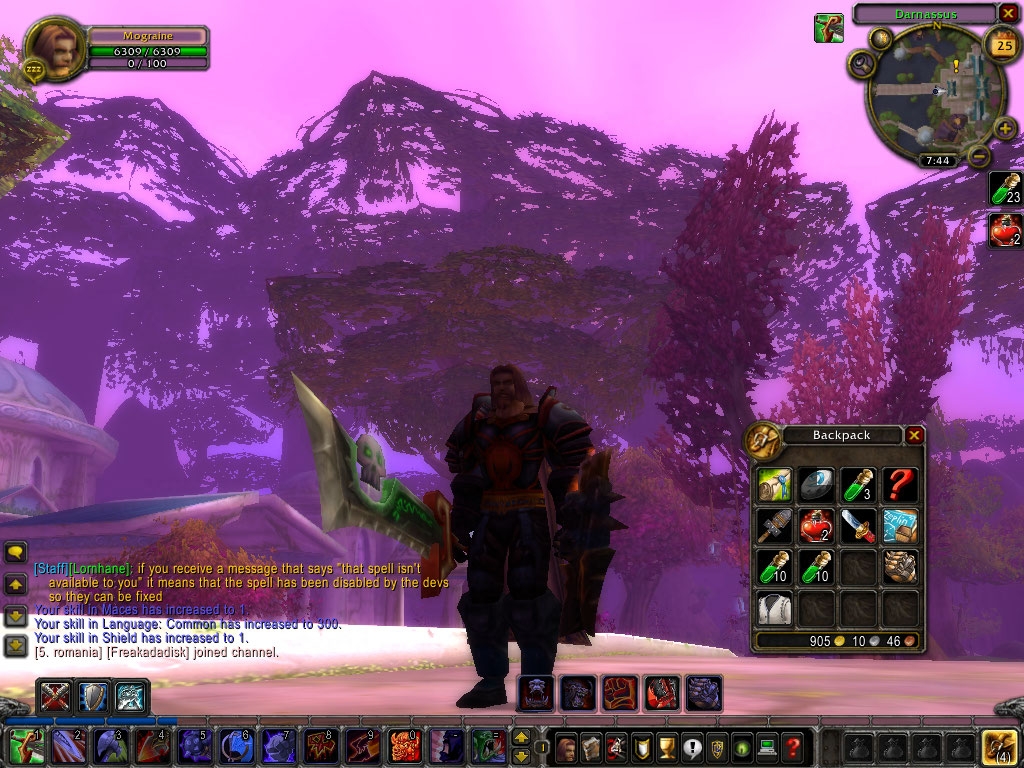The image size is (1024, 768).
Task: Toggle the minimap tracking magnifier button
Action: pos(861,65)
